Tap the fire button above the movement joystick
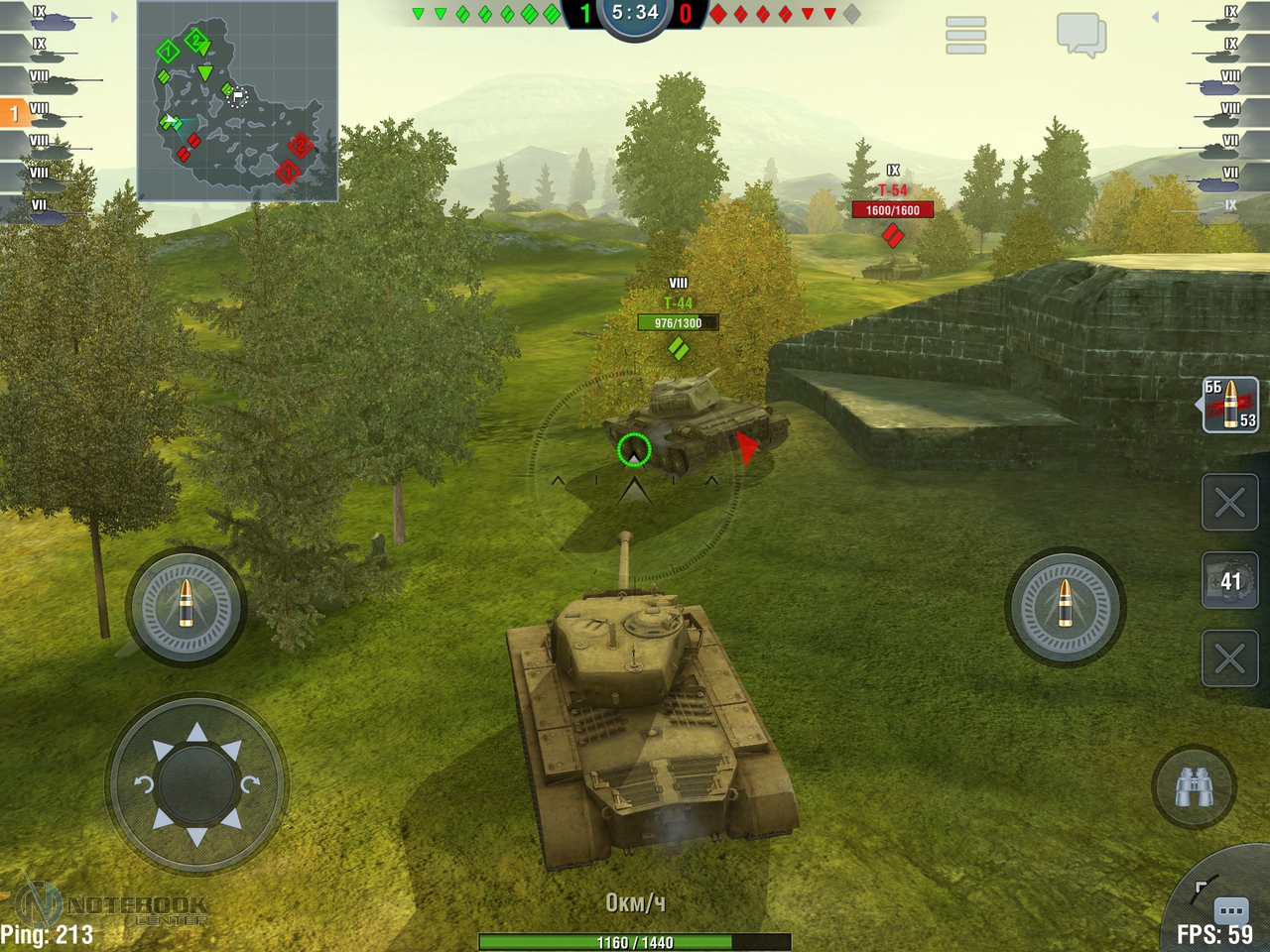Viewport: 1270px width, 952px height. pos(186,605)
